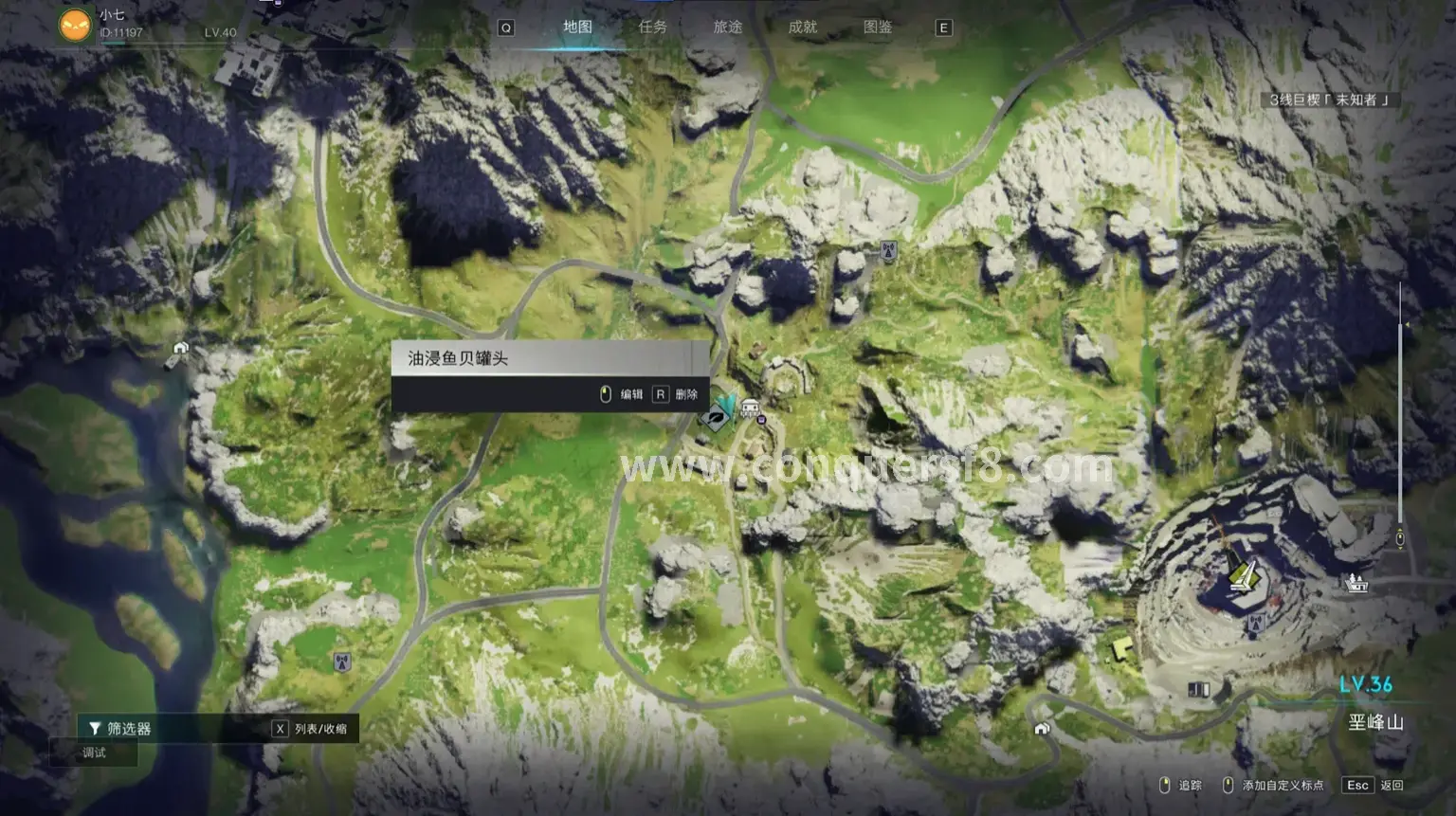
Task: Toggle the 列表/收缩 list view
Action: click(310, 729)
